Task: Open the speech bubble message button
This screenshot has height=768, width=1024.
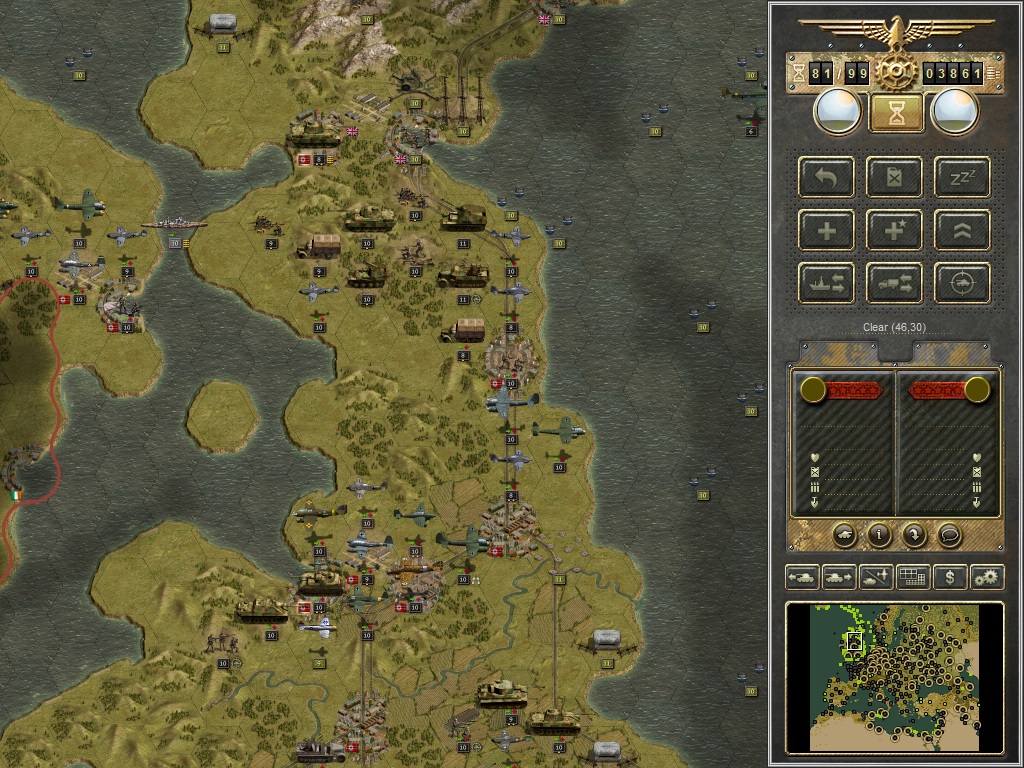Action: pyautogui.click(x=949, y=535)
